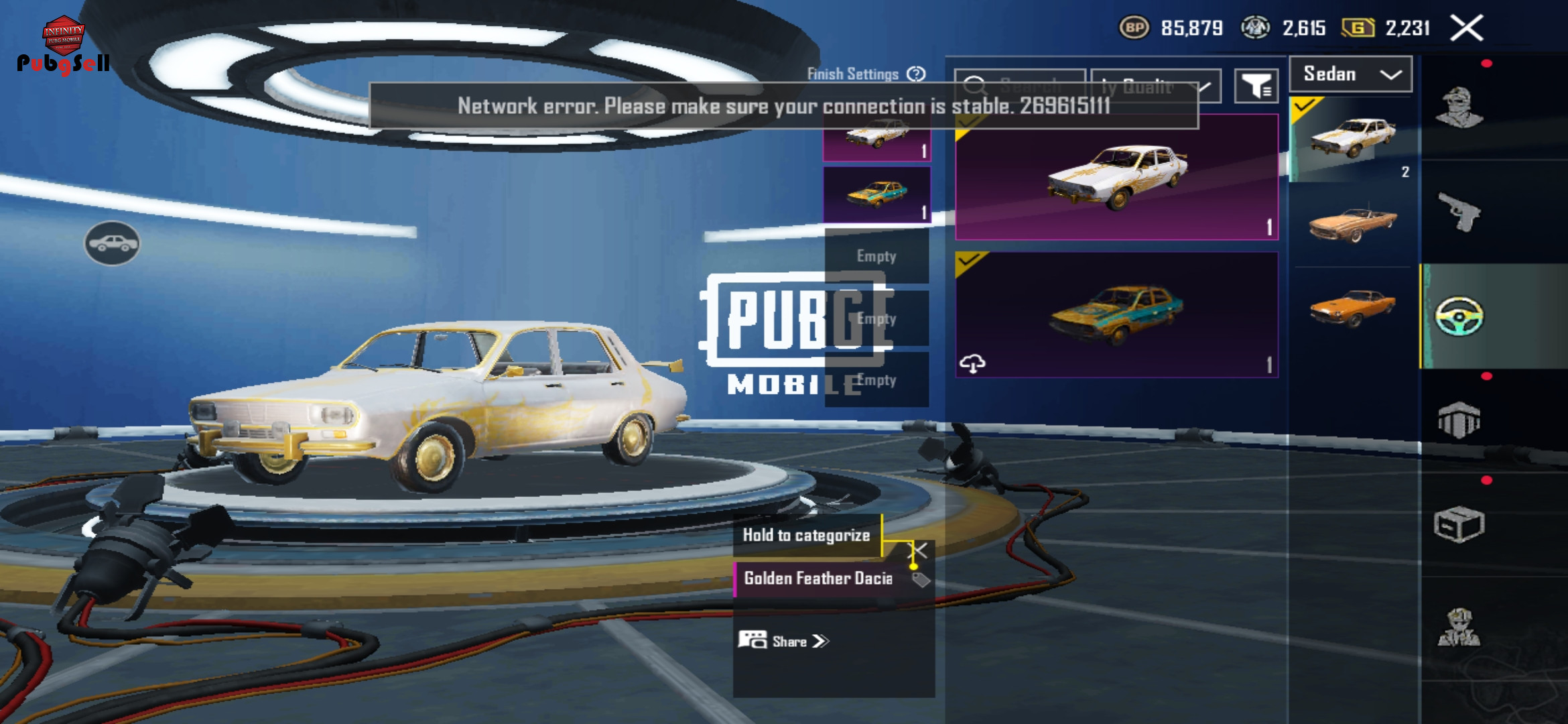
Task: Open the filter funnel button
Action: point(1256,86)
